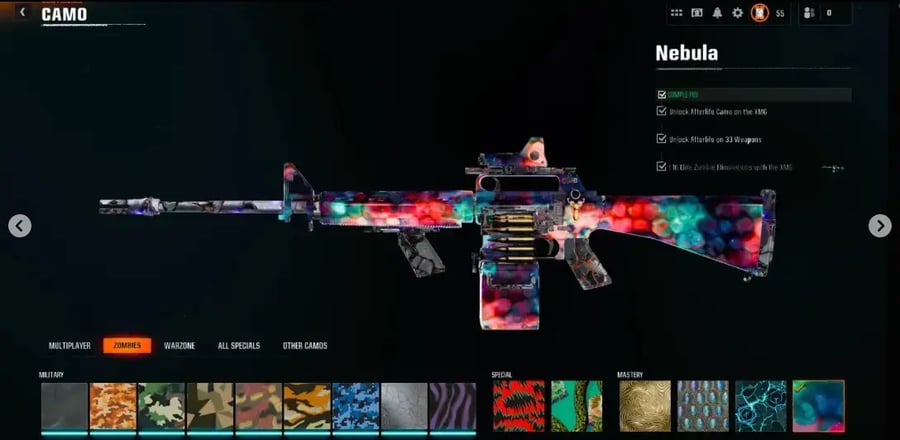900x440 pixels.
Task: Click the orange player profile emblem
Action: 759,13
